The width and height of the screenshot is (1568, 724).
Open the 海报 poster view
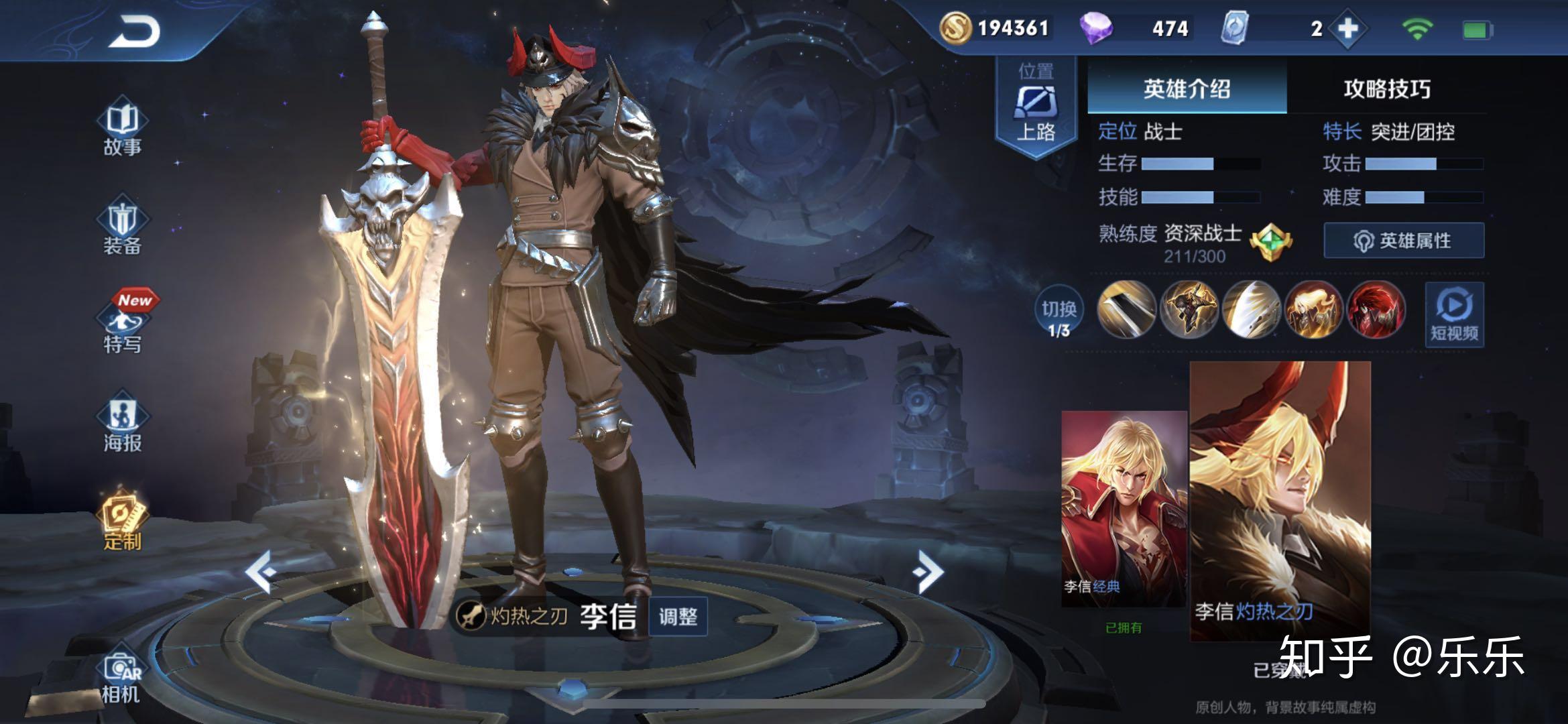pos(123,425)
